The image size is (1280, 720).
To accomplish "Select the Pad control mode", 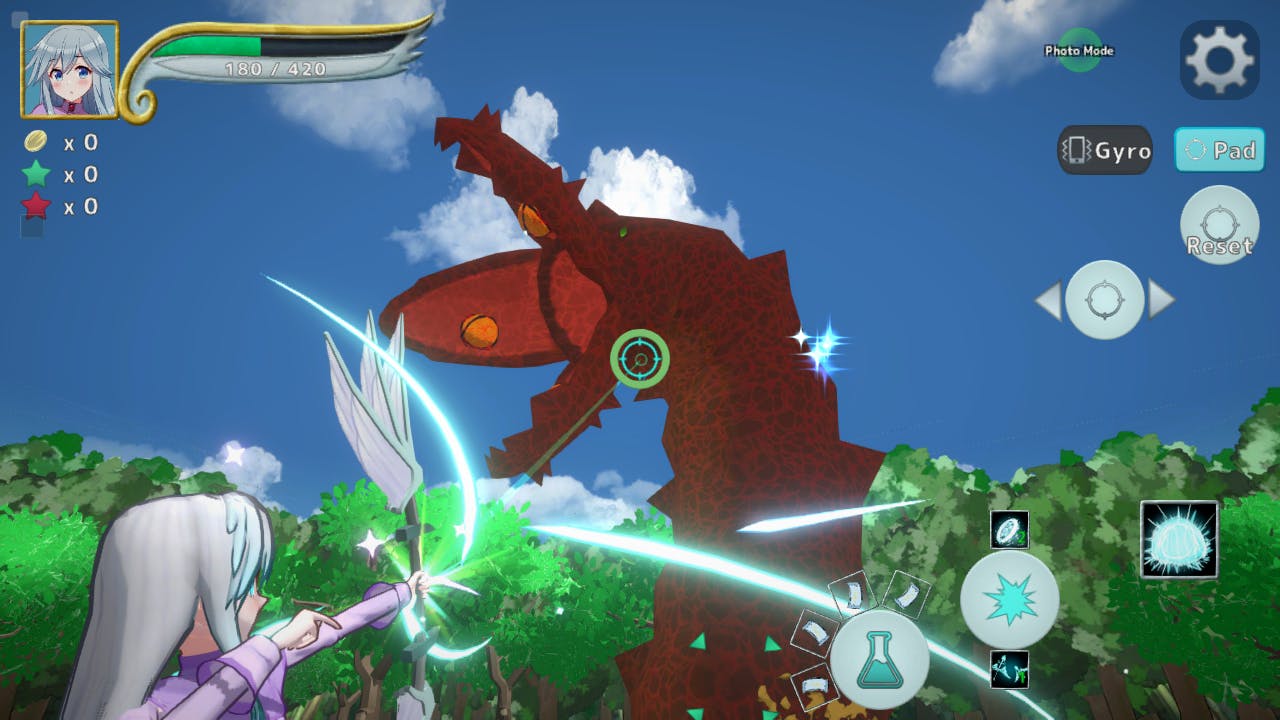I will [x=1219, y=151].
